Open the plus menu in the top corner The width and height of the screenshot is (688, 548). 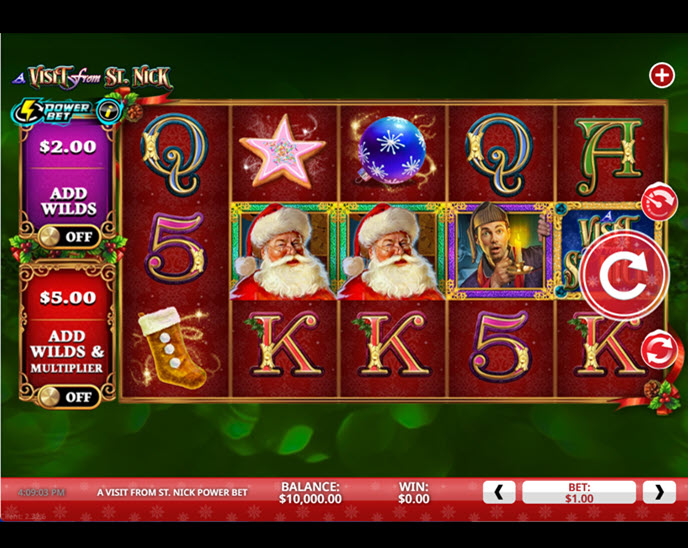pyautogui.click(x=662, y=75)
